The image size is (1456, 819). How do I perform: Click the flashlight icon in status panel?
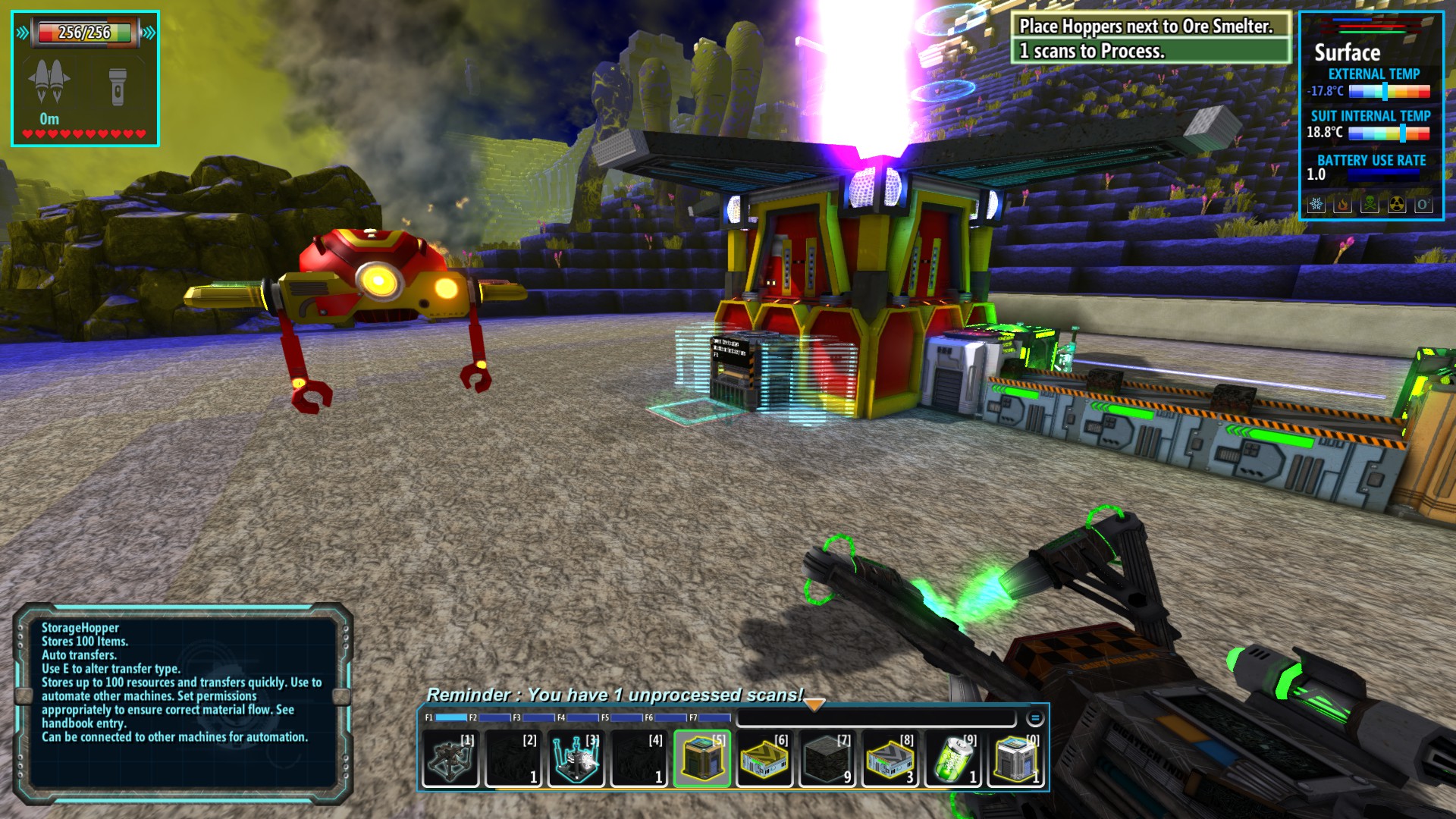pyautogui.click(x=118, y=86)
